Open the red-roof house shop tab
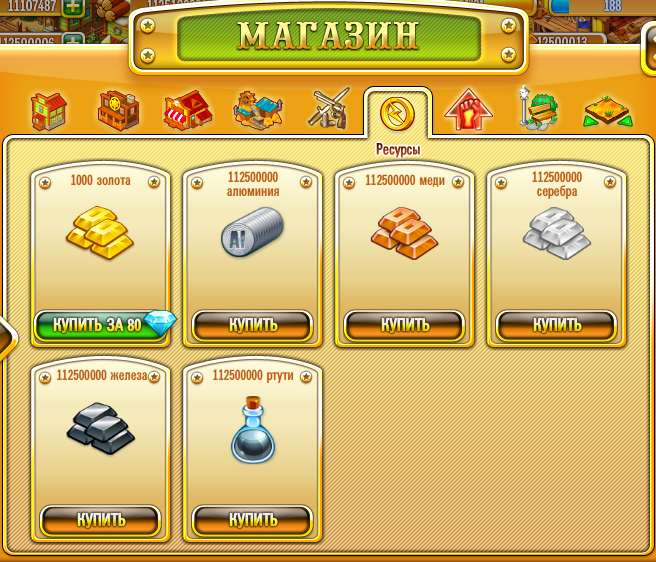 48,111
